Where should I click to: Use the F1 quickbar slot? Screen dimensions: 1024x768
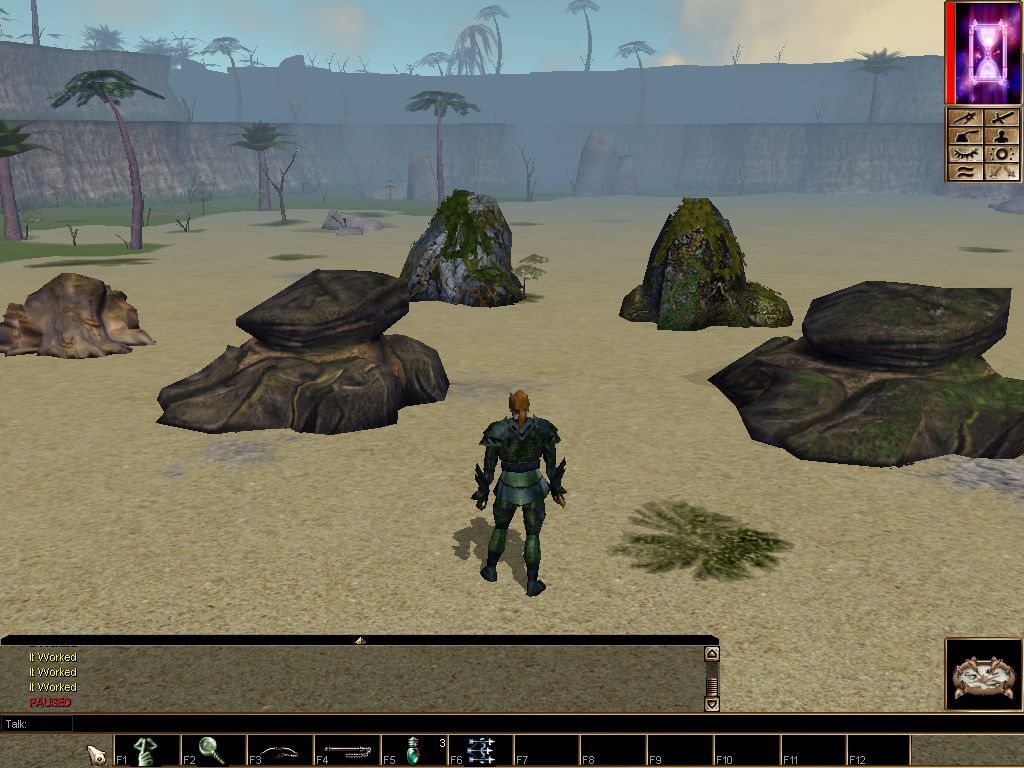[147, 750]
